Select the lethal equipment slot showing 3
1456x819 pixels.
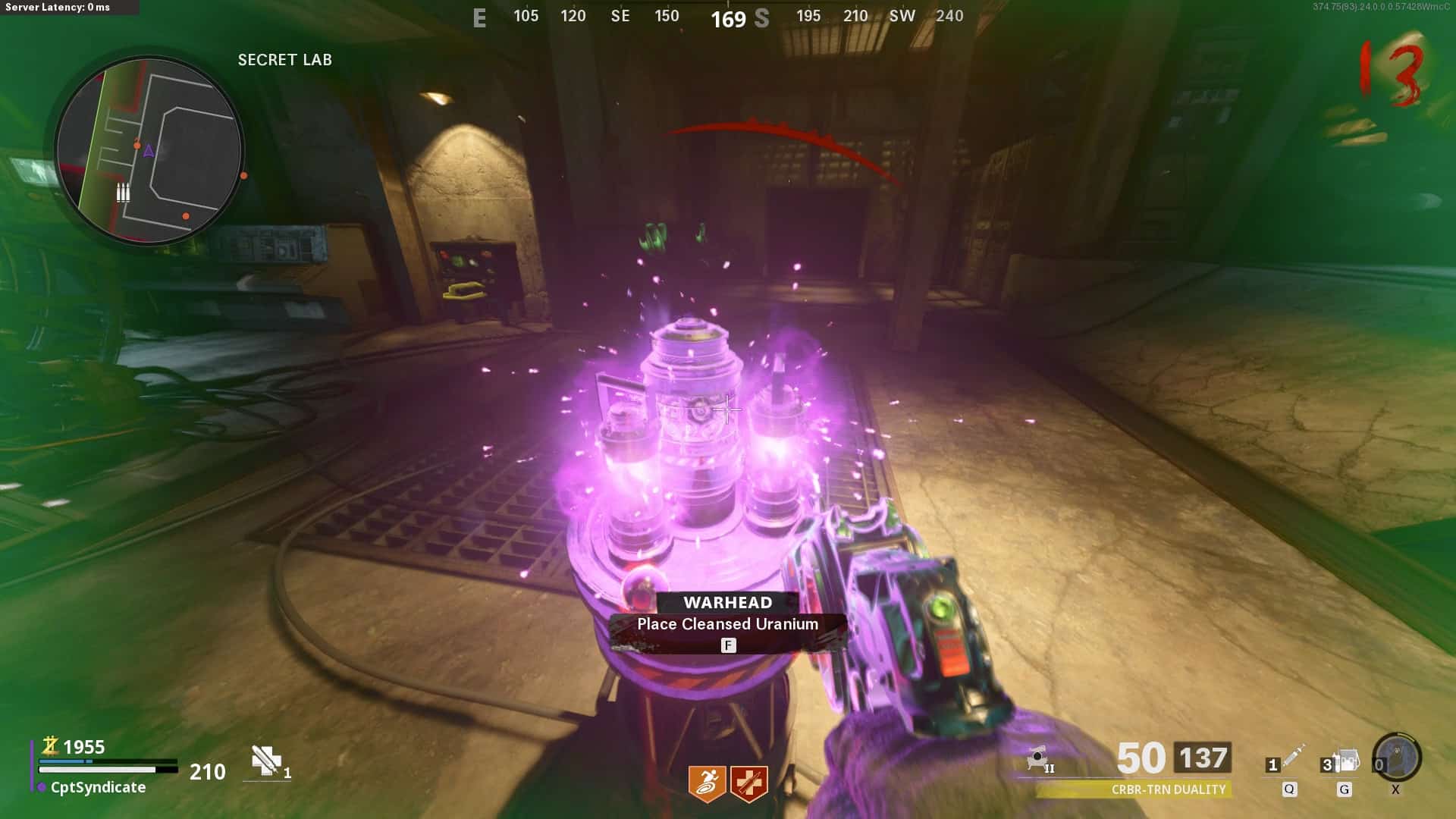(x=1344, y=761)
